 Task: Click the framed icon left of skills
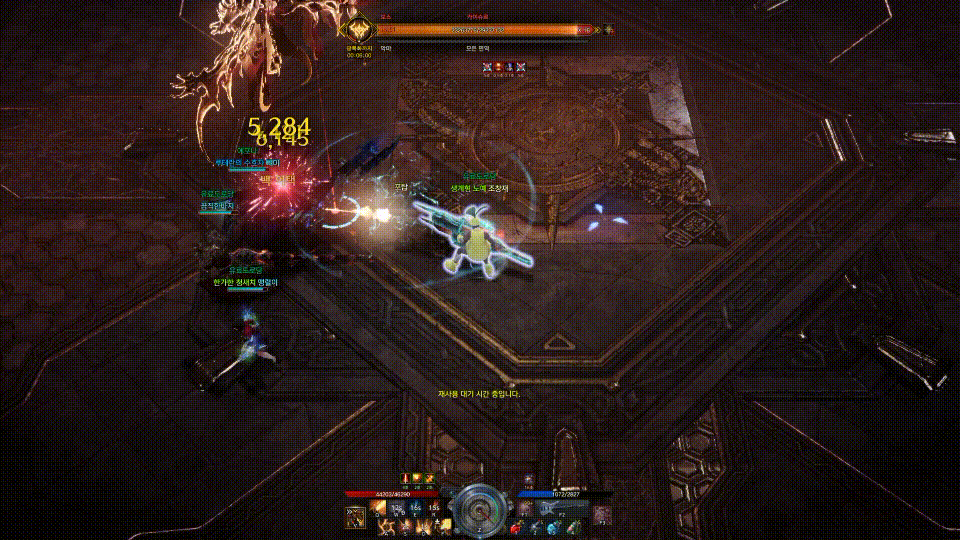355,515
